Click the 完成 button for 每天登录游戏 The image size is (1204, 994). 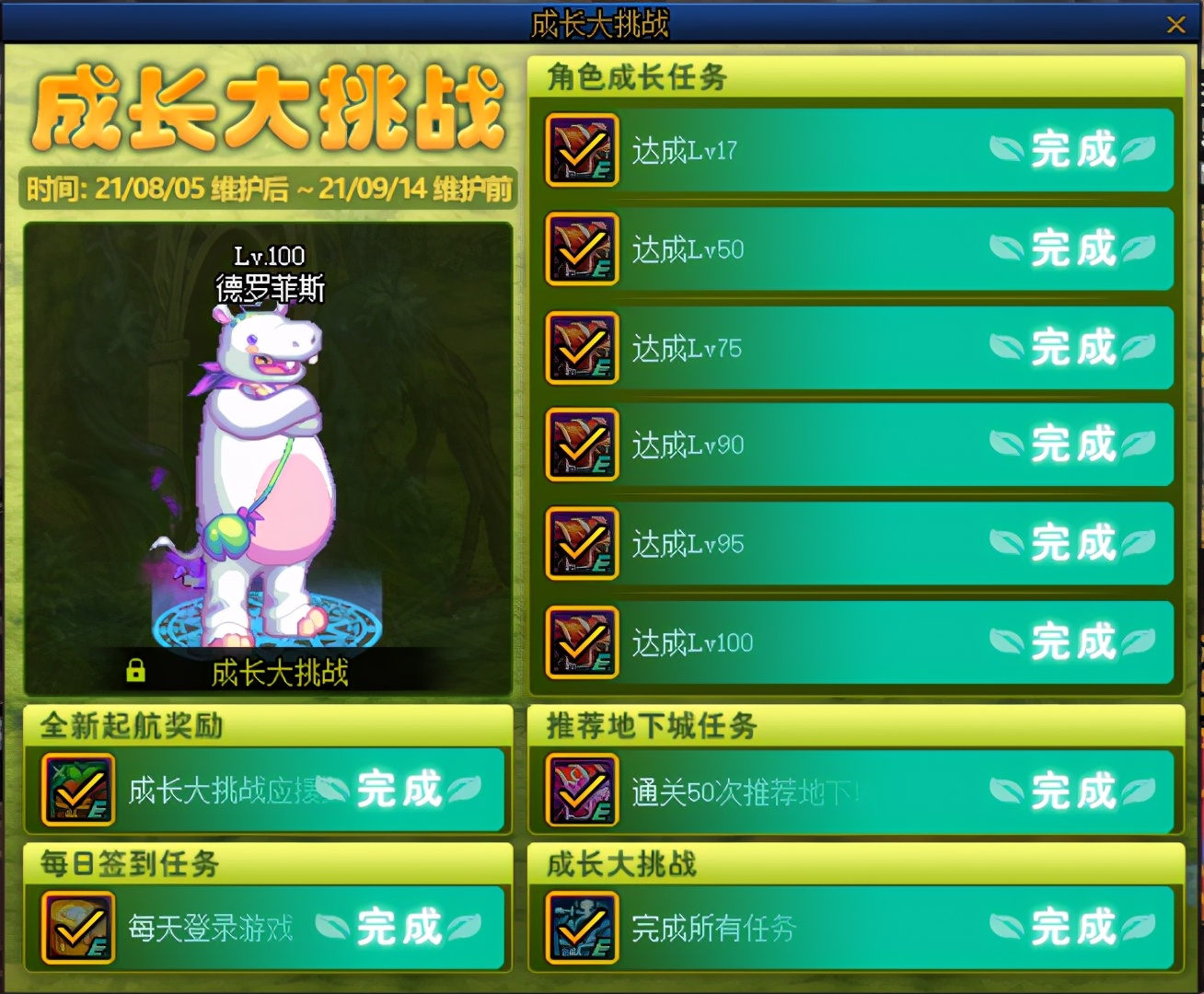(401, 928)
